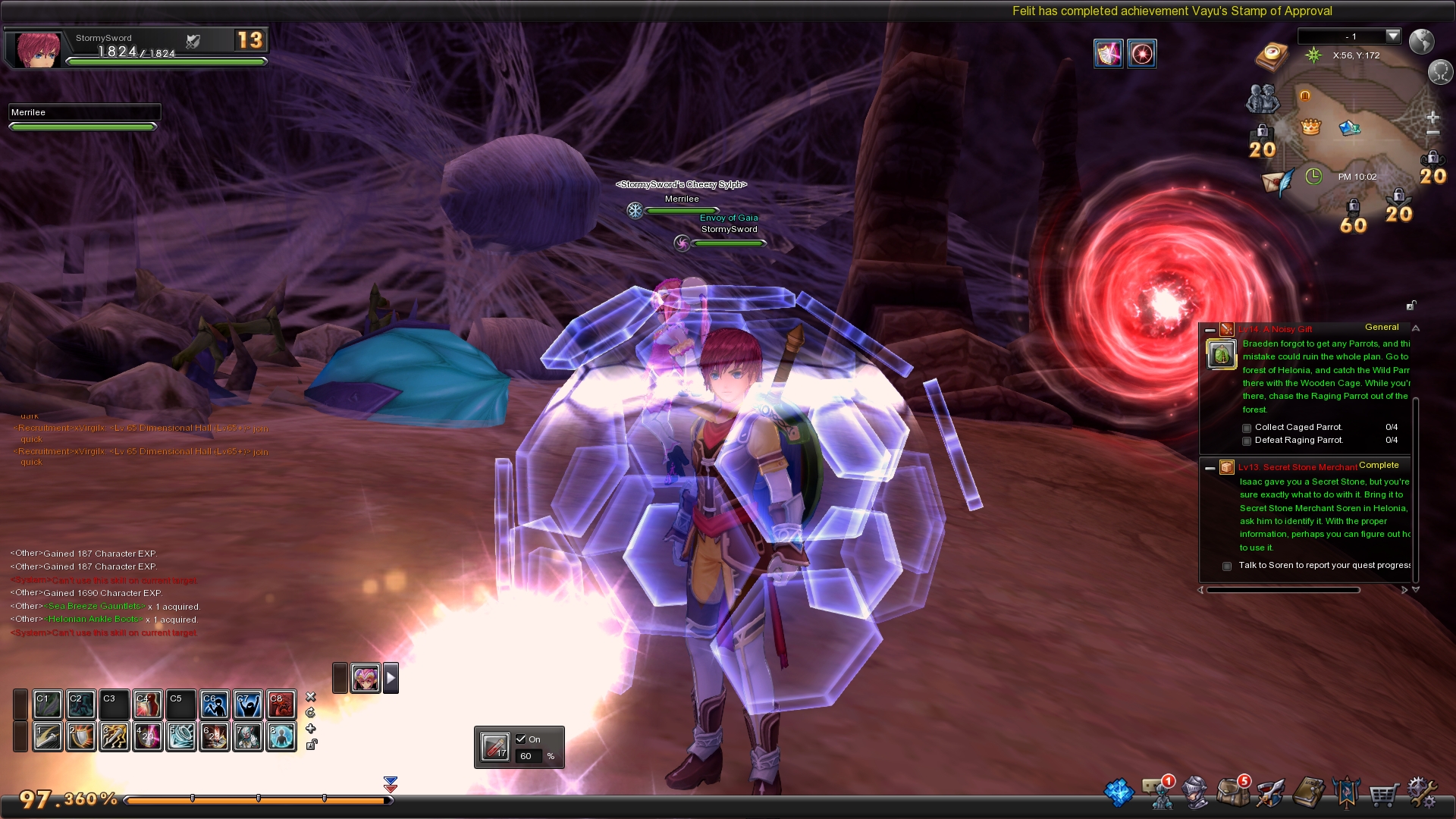Open the knight helmet character icon

(1196, 792)
